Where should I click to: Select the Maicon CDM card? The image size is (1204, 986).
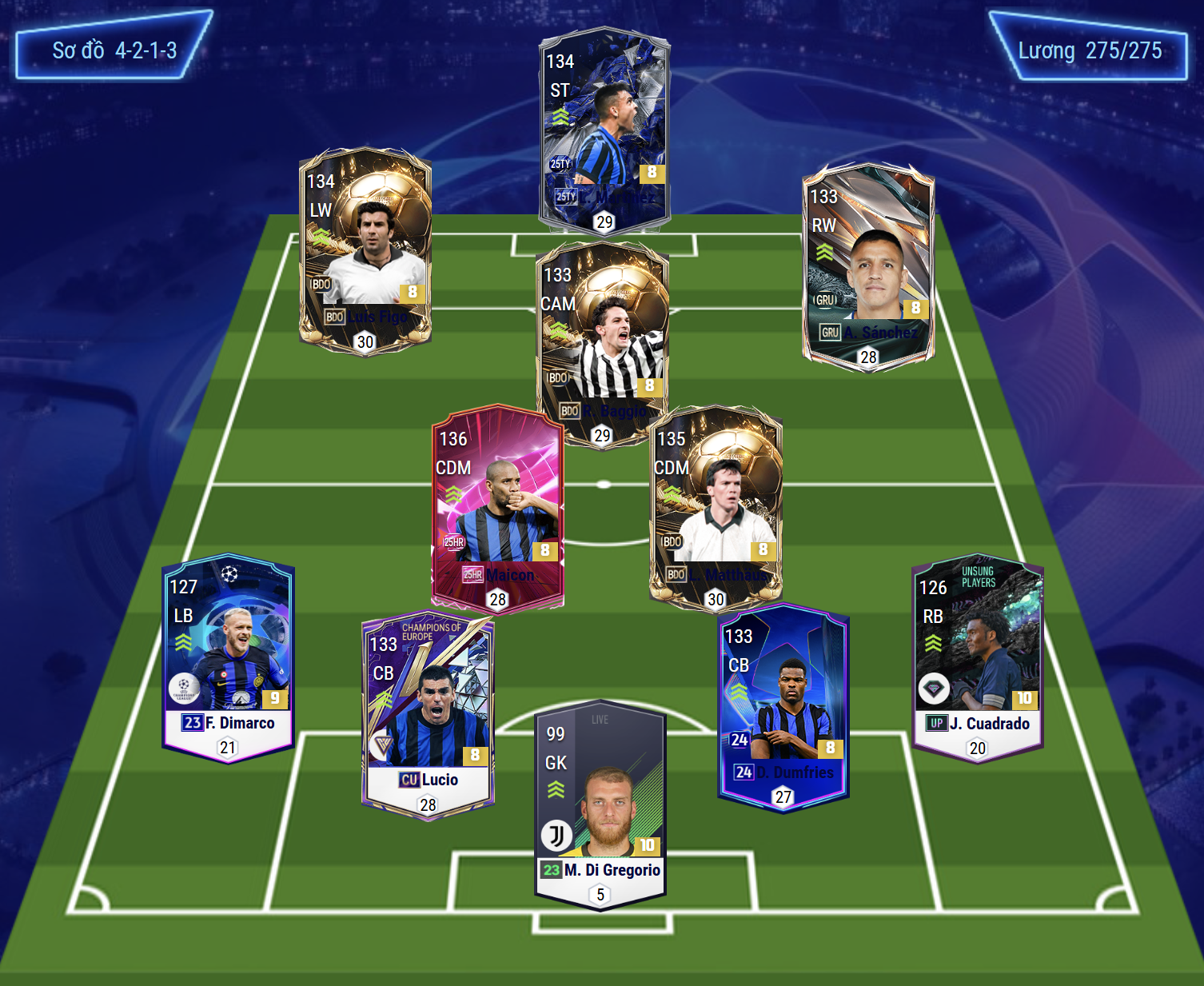[497, 509]
